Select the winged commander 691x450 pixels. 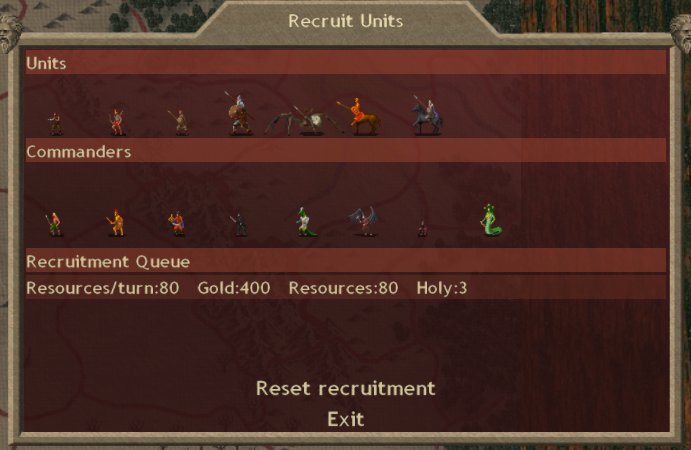tap(362, 222)
